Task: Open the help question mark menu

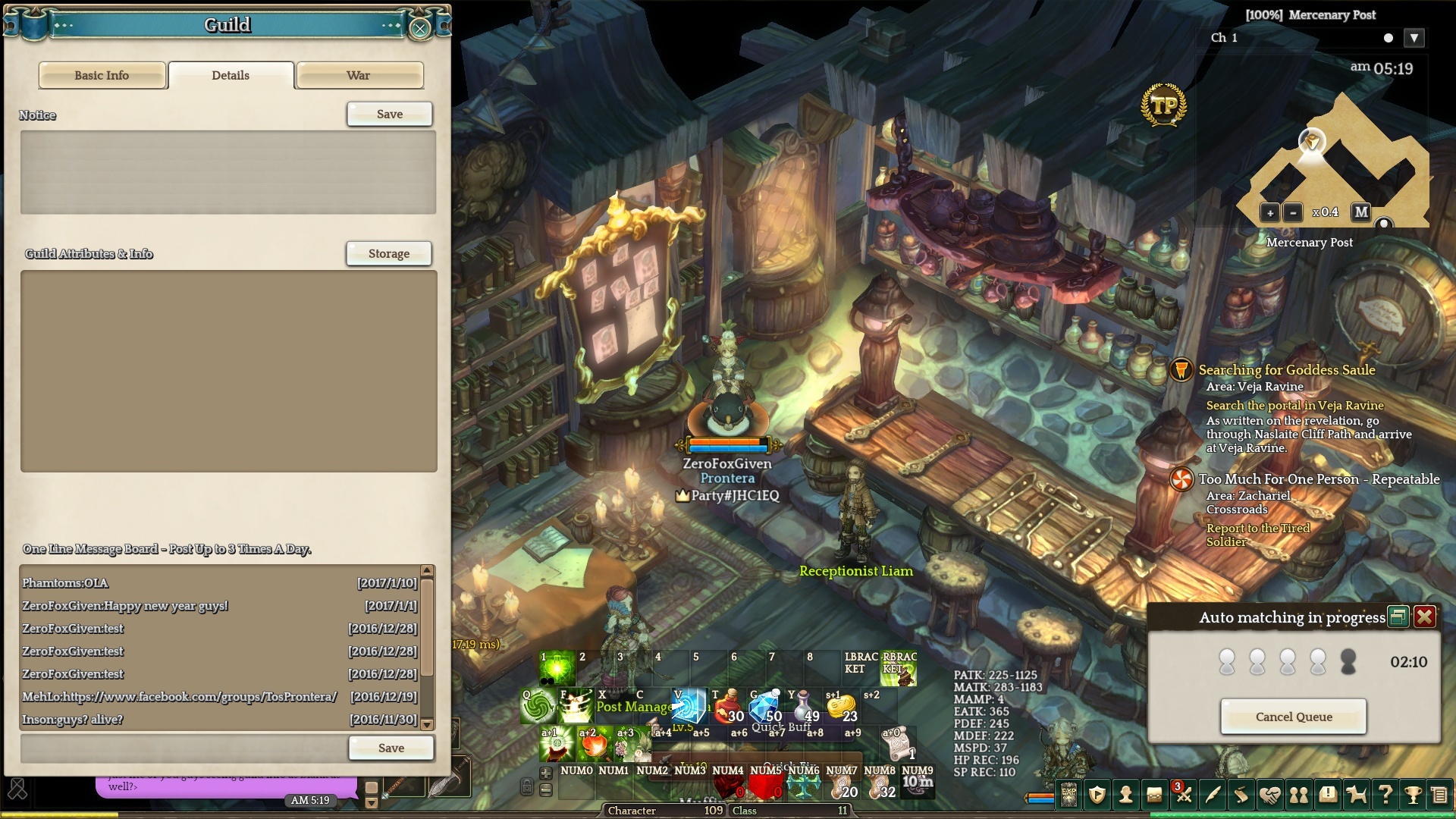Action: (x=1385, y=794)
